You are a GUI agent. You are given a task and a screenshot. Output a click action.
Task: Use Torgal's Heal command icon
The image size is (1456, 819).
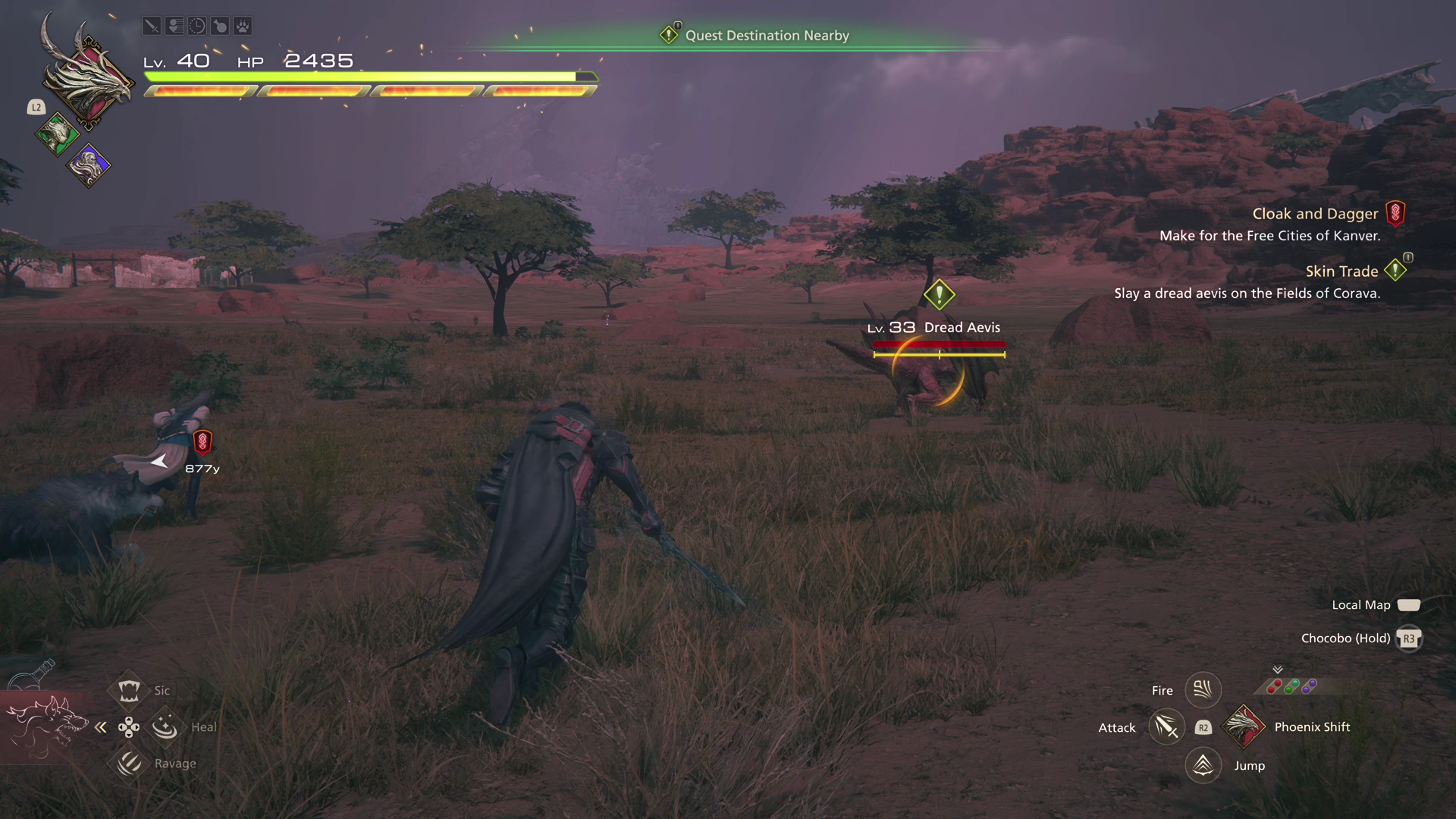(165, 726)
